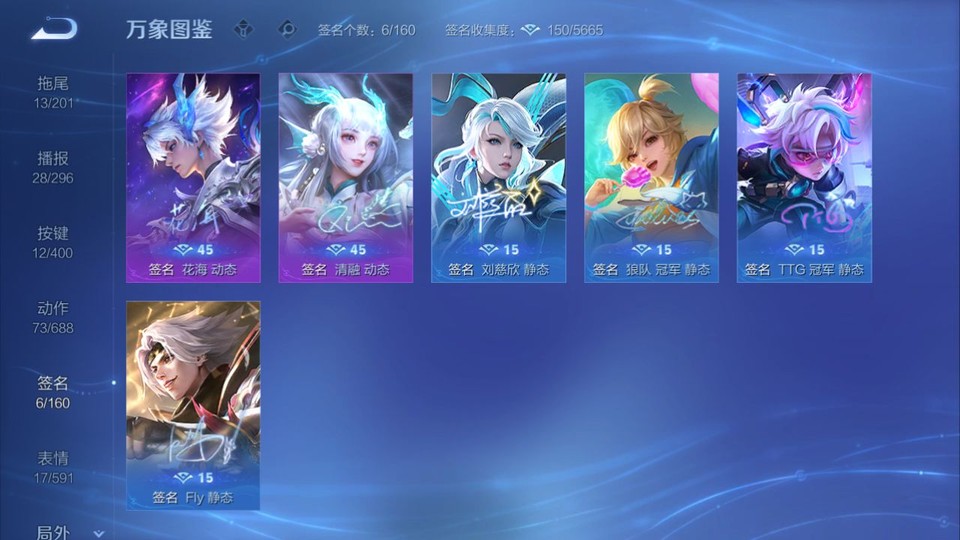Open the filter icon beside 万象图鉴
Screen dimensions: 960x540
click(243, 29)
